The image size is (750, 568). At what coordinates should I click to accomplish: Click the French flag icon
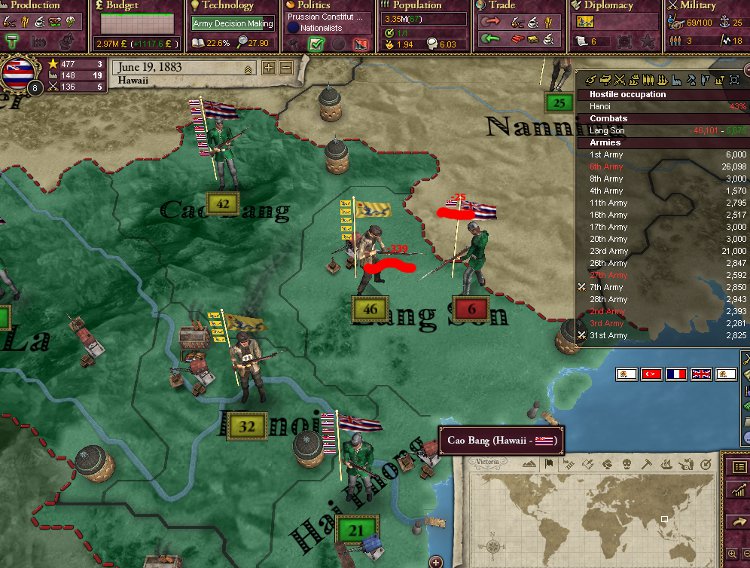pyautogui.click(x=677, y=374)
